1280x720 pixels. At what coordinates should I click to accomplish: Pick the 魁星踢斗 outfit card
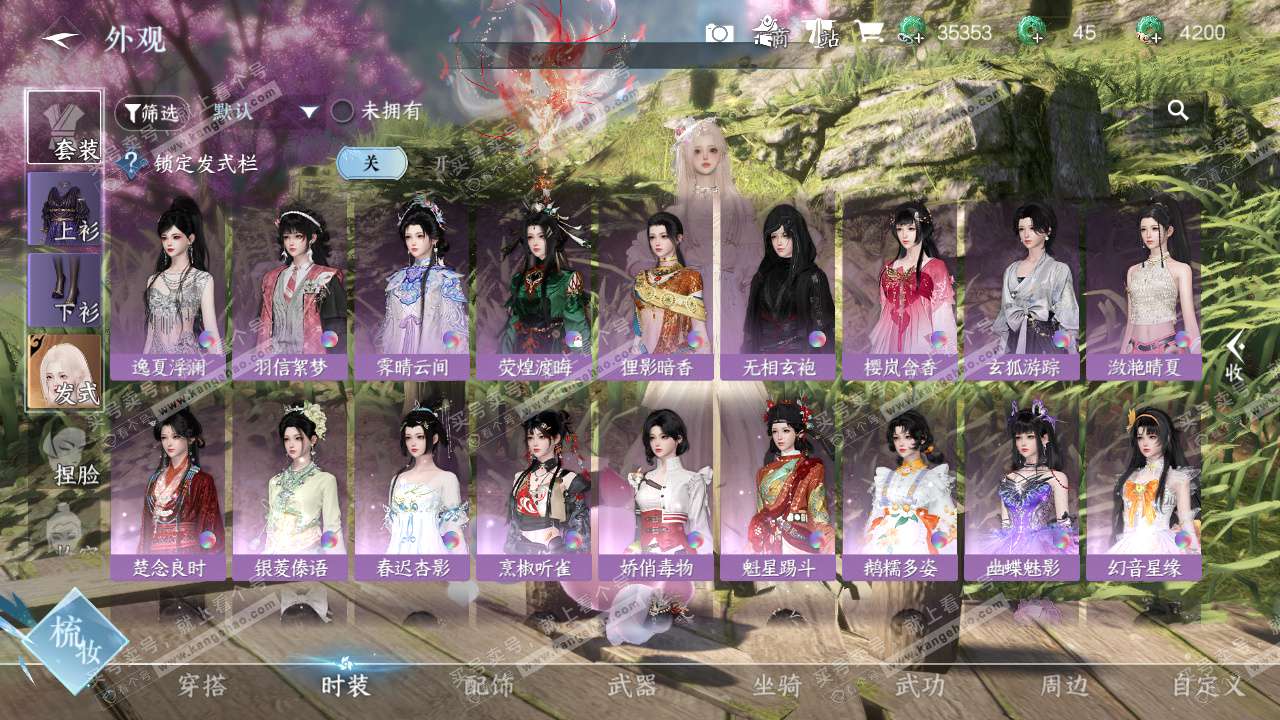[778, 490]
